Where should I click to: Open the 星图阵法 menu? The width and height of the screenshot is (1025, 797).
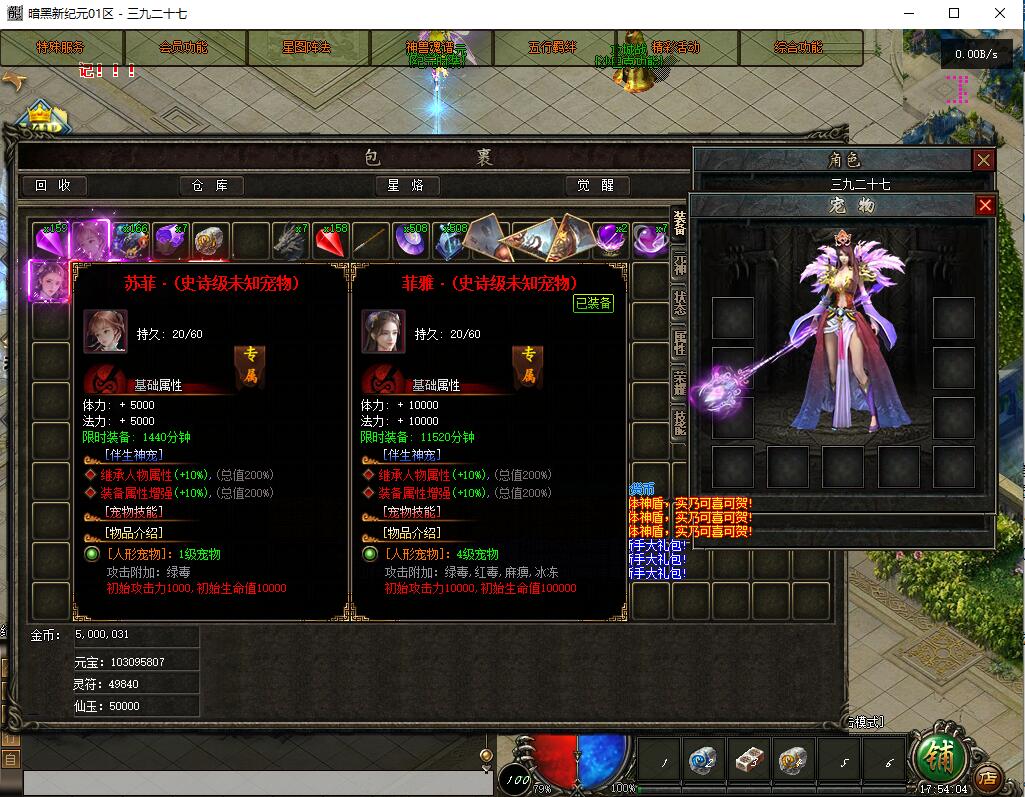coord(306,47)
